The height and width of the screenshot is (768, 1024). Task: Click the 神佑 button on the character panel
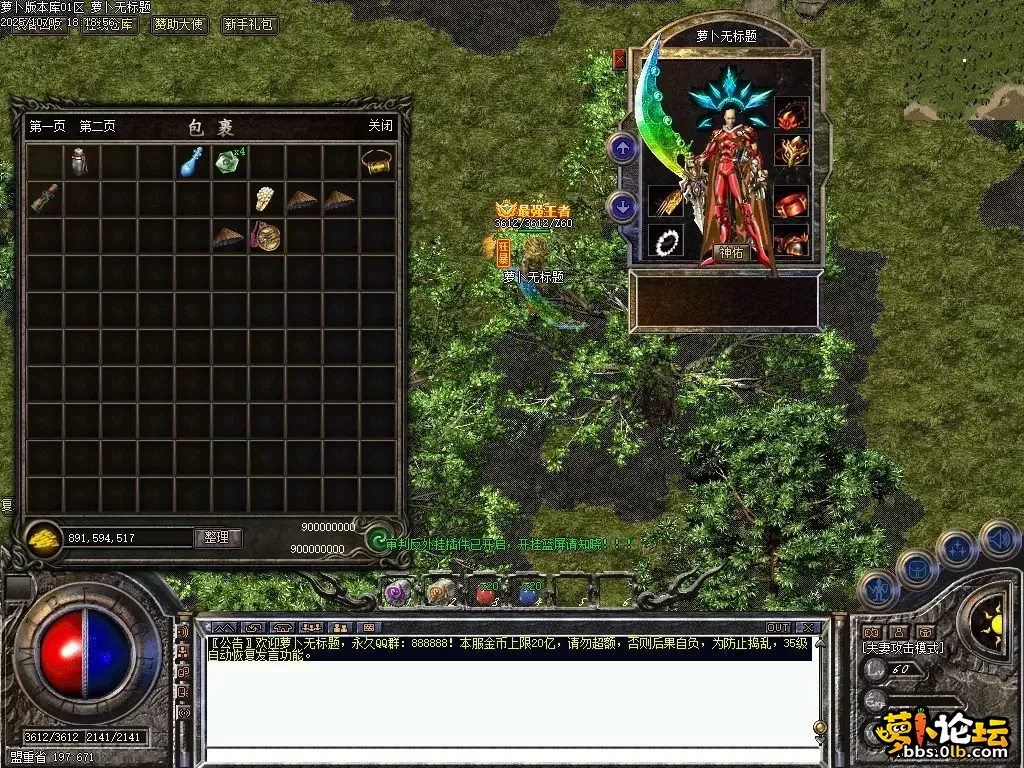733,253
